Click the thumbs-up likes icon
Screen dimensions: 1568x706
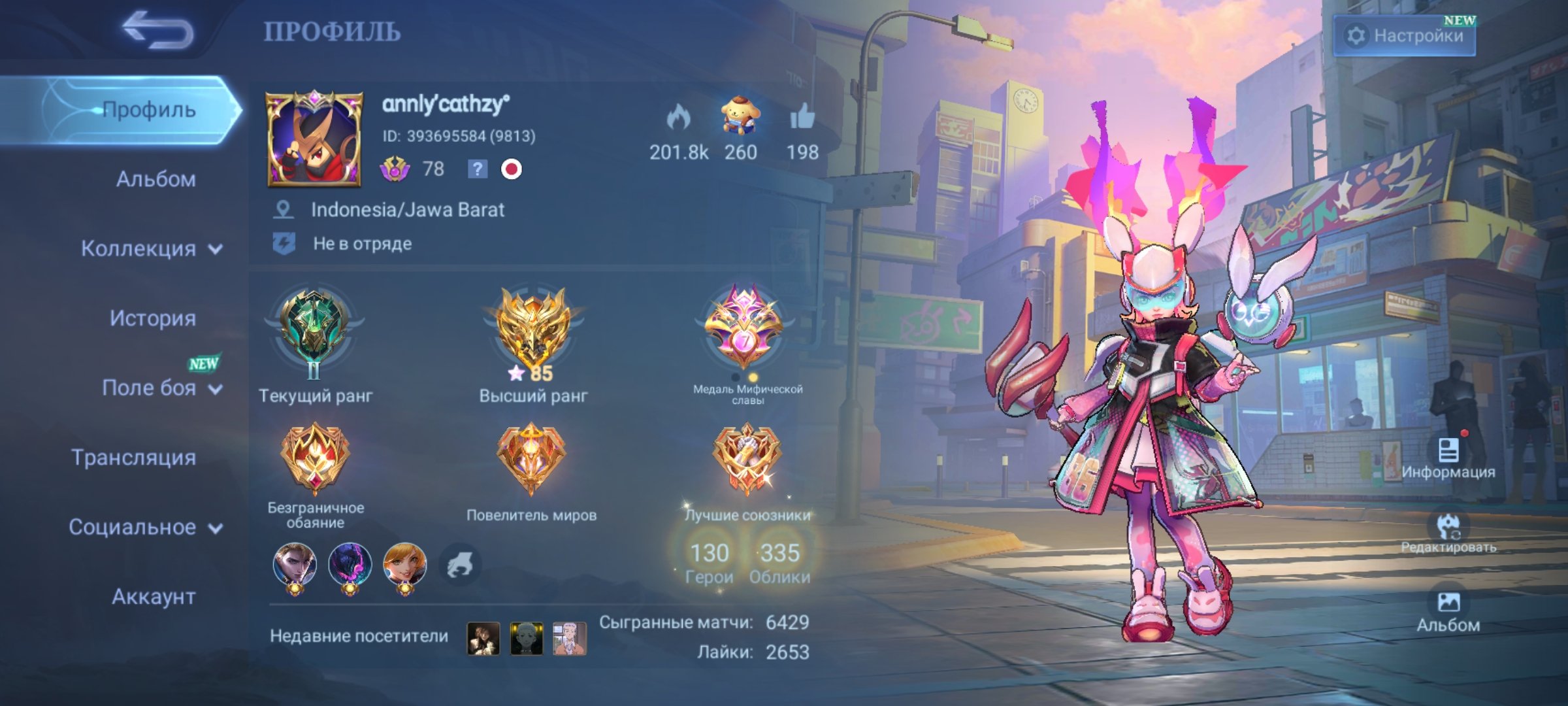pyautogui.click(x=805, y=118)
